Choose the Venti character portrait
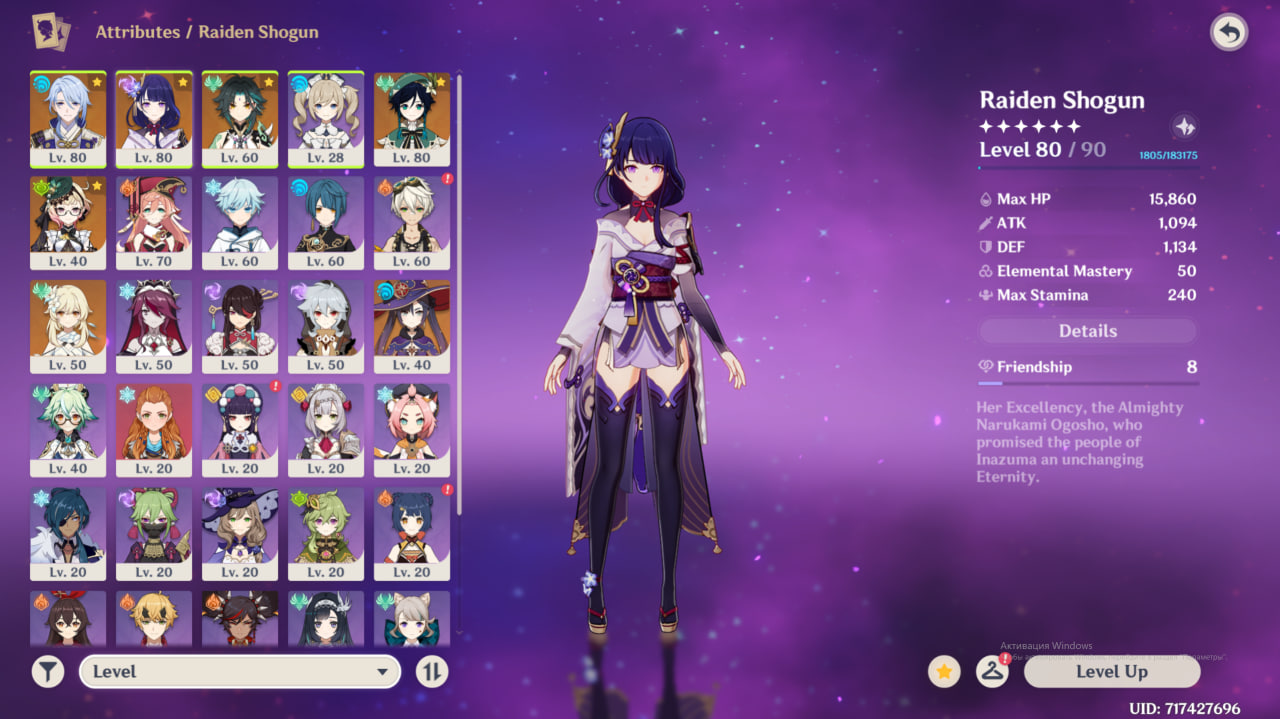The height and width of the screenshot is (719, 1280). pos(412,118)
